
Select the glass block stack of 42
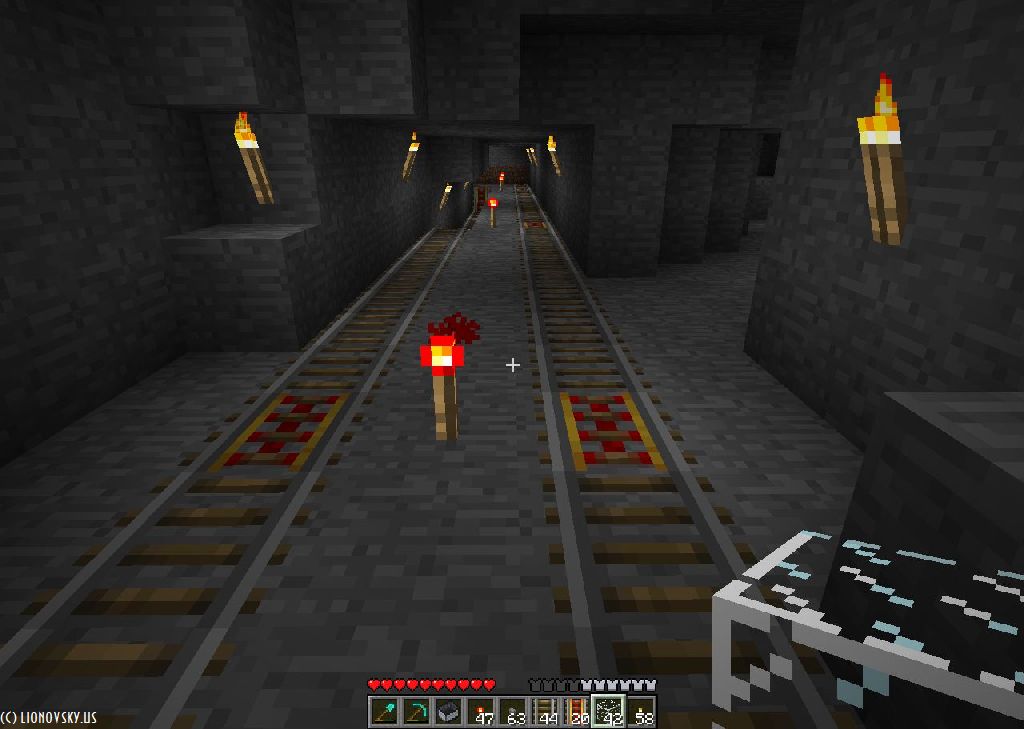tap(608, 712)
